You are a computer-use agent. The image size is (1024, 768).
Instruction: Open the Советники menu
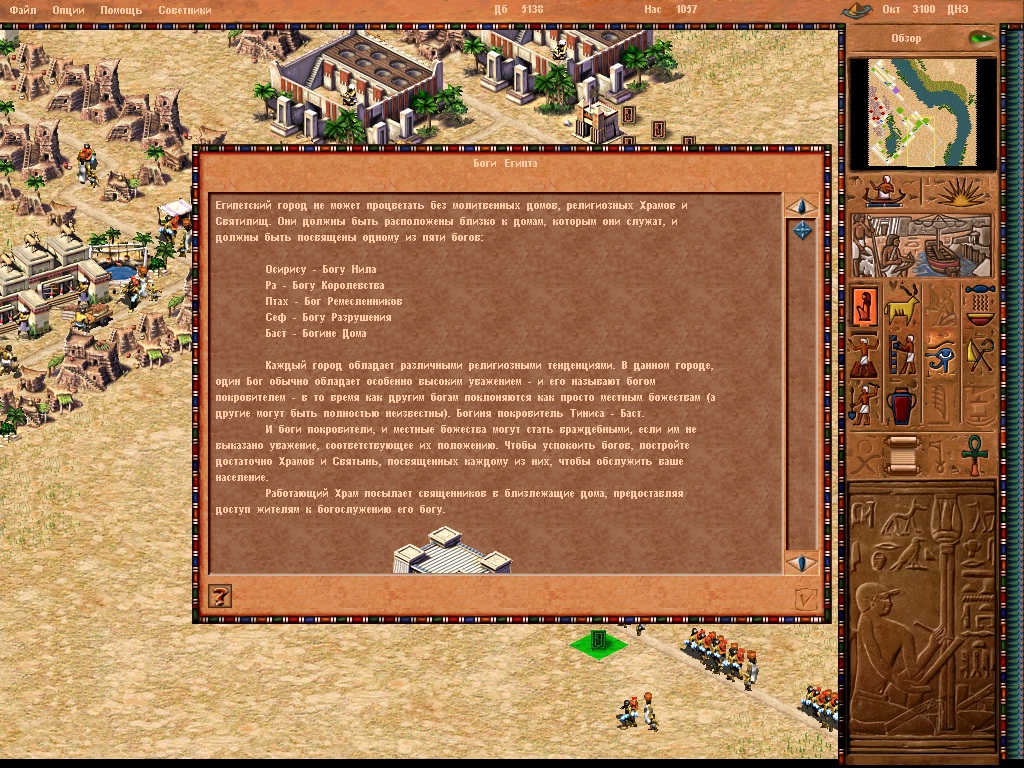182,10
